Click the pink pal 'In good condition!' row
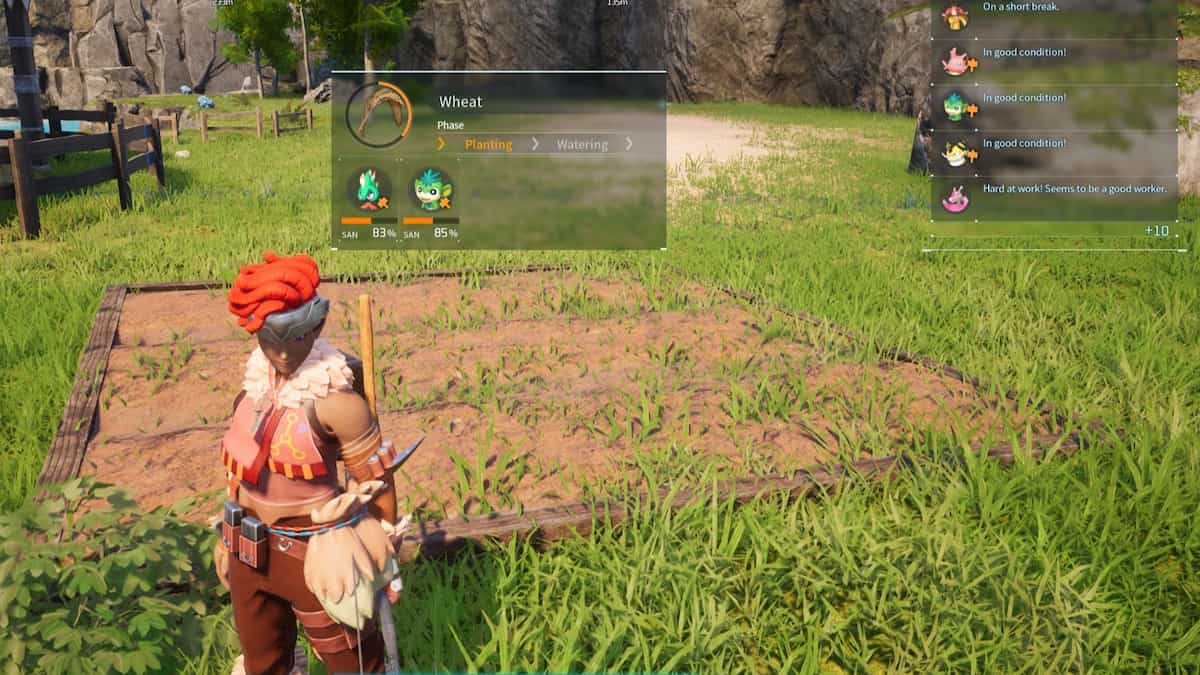 click(x=1053, y=62)
